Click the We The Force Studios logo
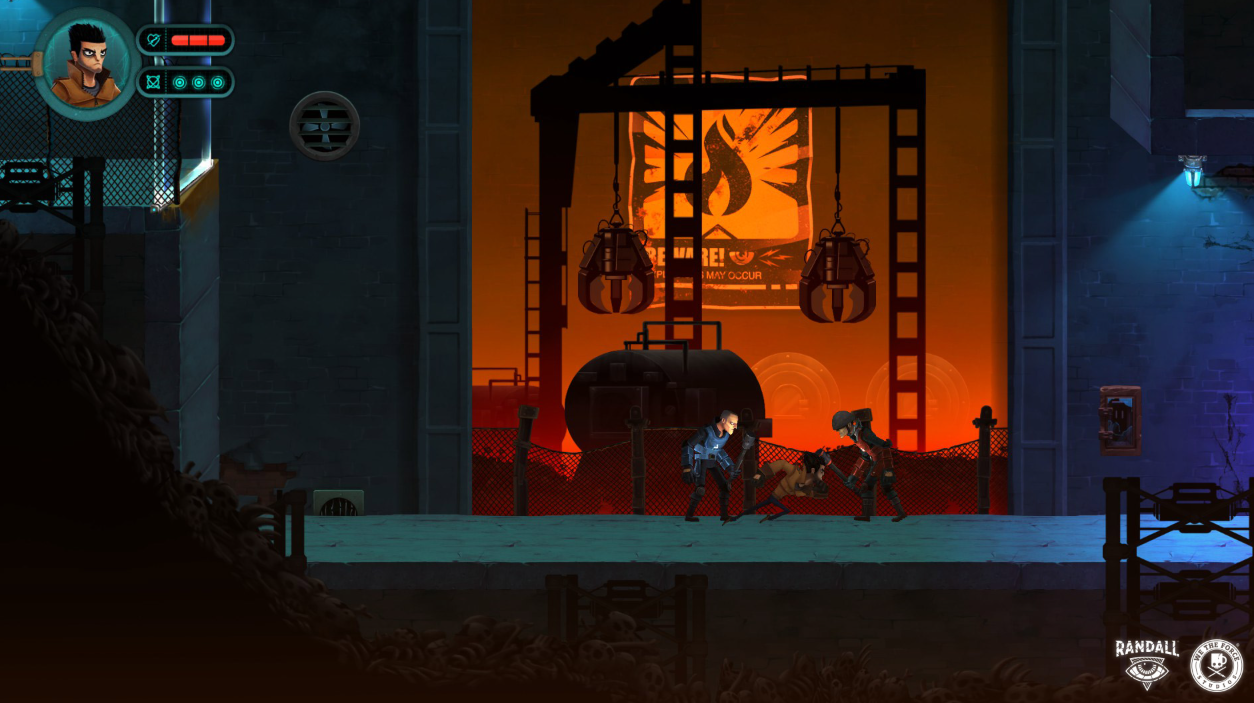This screenshot has height=703, width=1254. (1215, 665)
